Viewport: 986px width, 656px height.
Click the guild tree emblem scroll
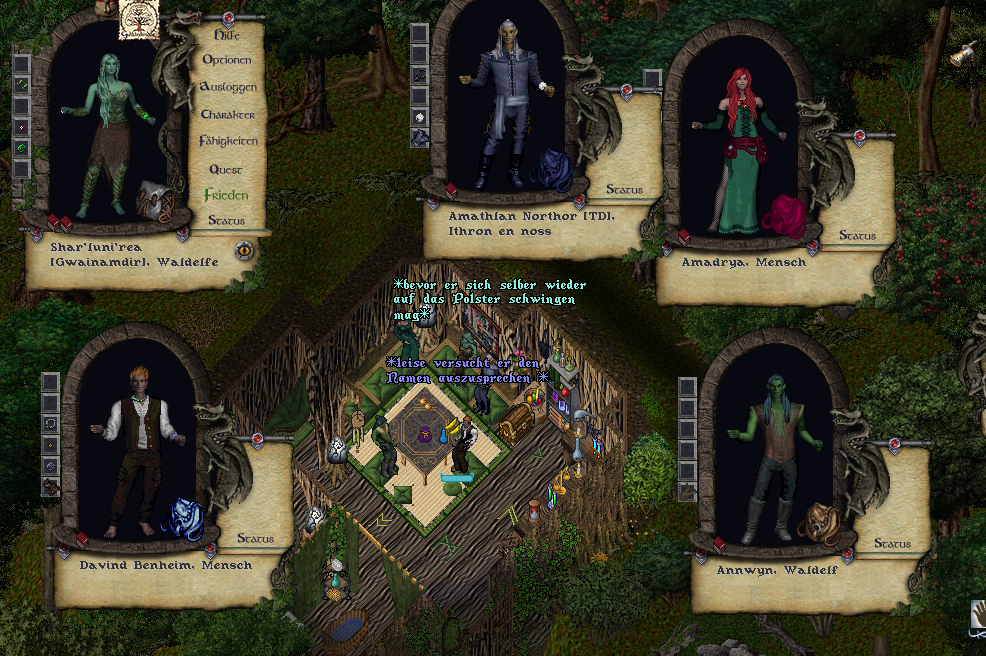point(139,20)
